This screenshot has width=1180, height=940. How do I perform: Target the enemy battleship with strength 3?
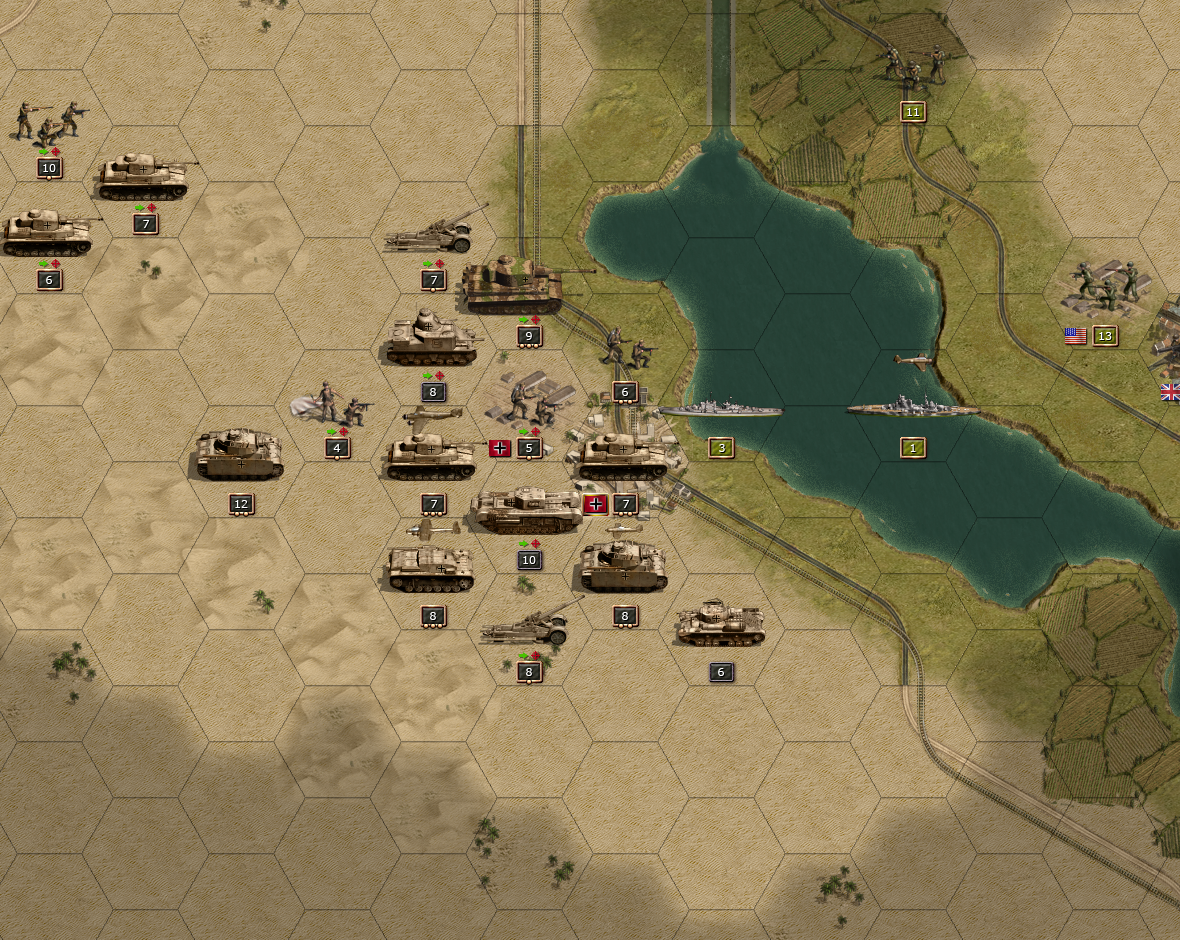tap(720, 410)
